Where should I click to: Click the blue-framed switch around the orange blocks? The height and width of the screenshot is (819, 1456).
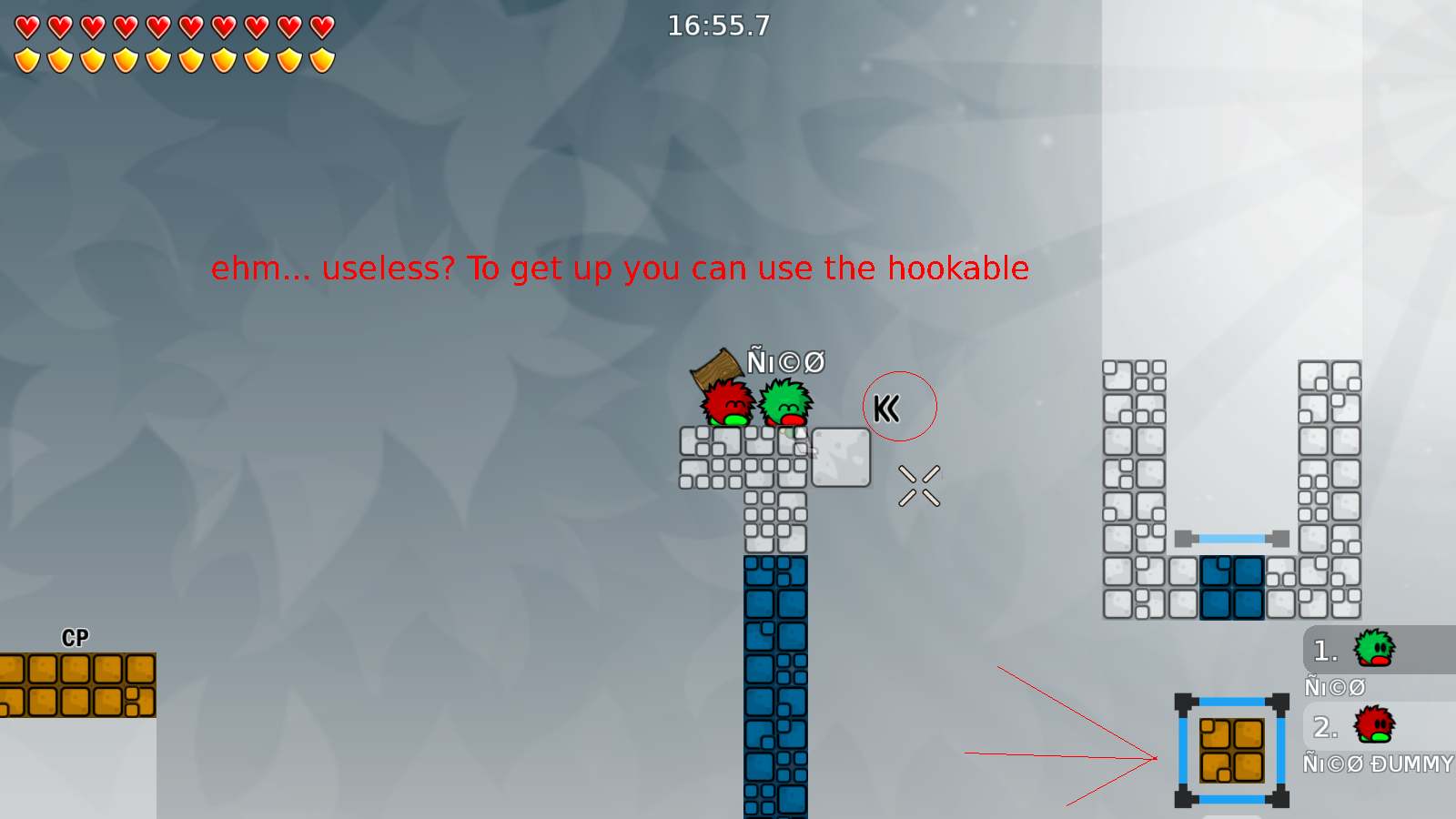pyautogui.click(x=1230, y=751)
